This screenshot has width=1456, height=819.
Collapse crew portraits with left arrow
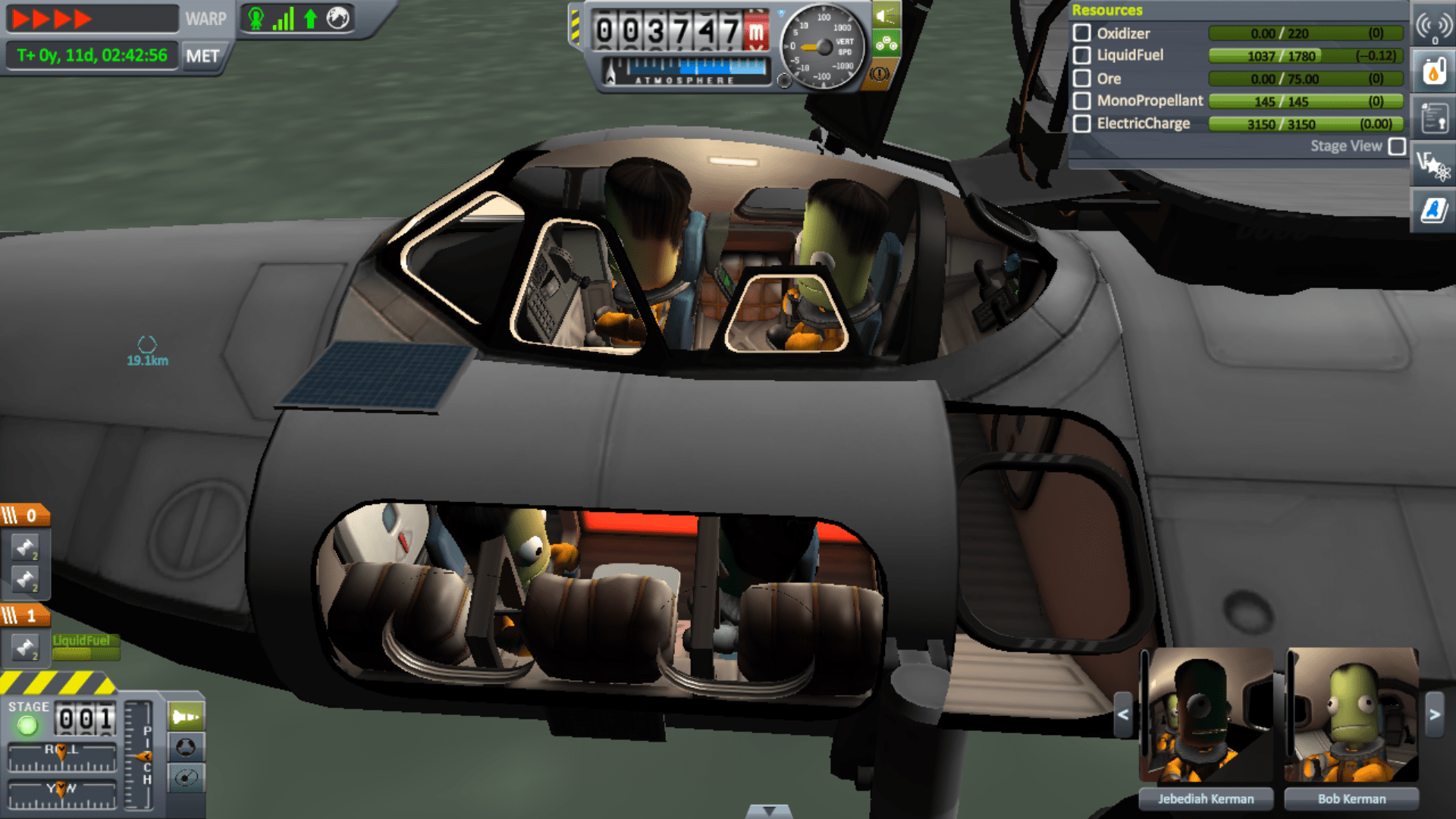1124,713
